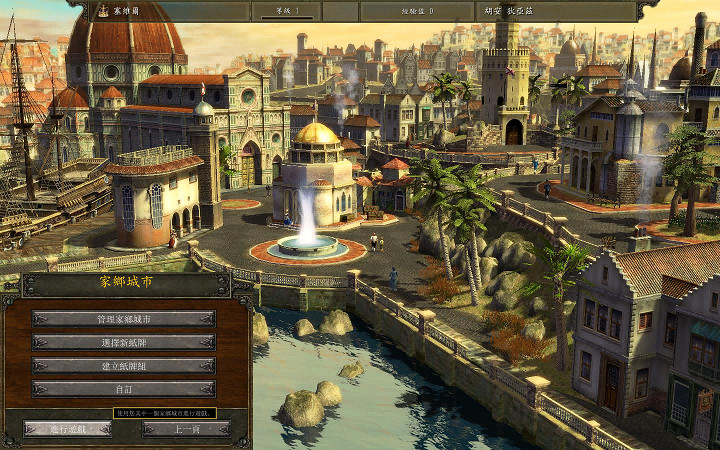720x450 pixels.
Task: Open 管理家鄉城市 (Manage Home City)
Action: (124, 318)
